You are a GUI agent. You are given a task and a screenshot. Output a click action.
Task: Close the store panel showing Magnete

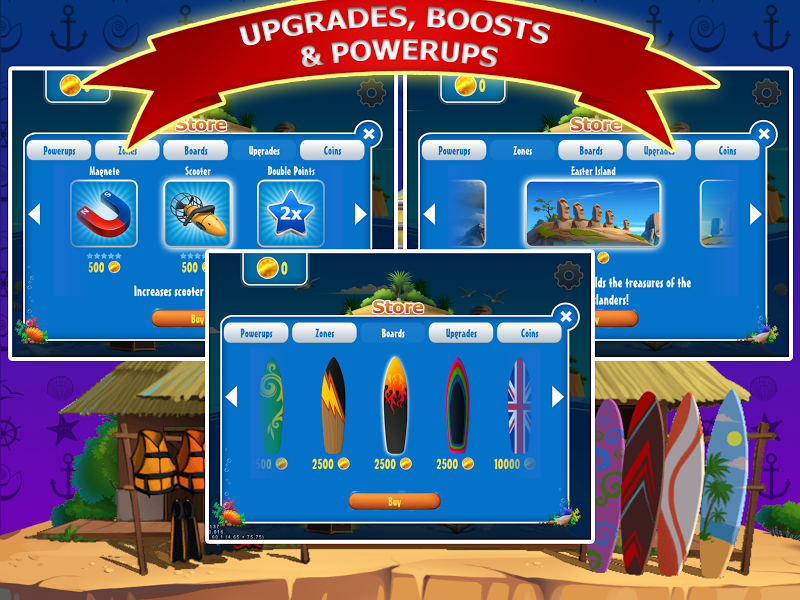[369, 134]
